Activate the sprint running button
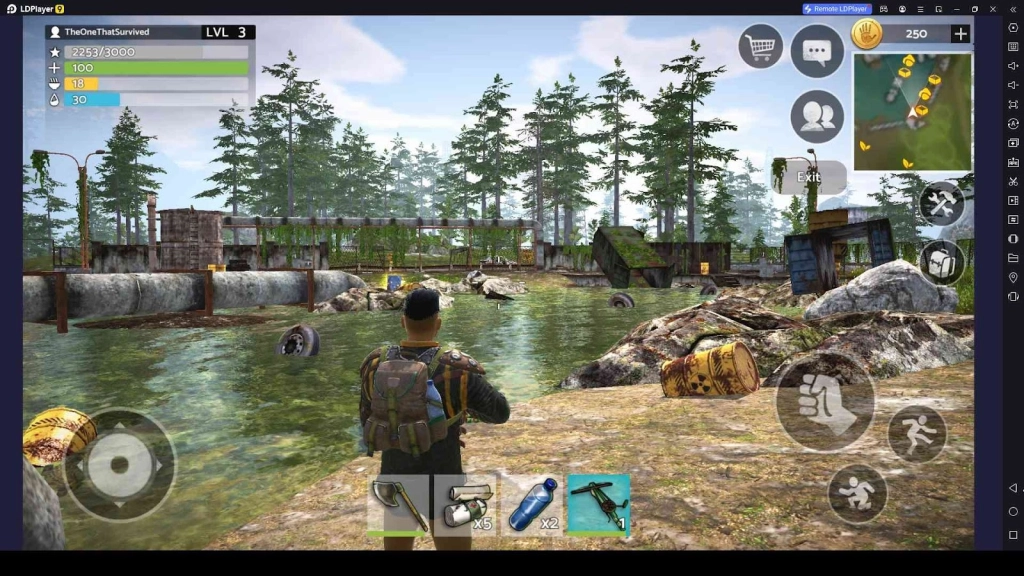 click(917, 434)
